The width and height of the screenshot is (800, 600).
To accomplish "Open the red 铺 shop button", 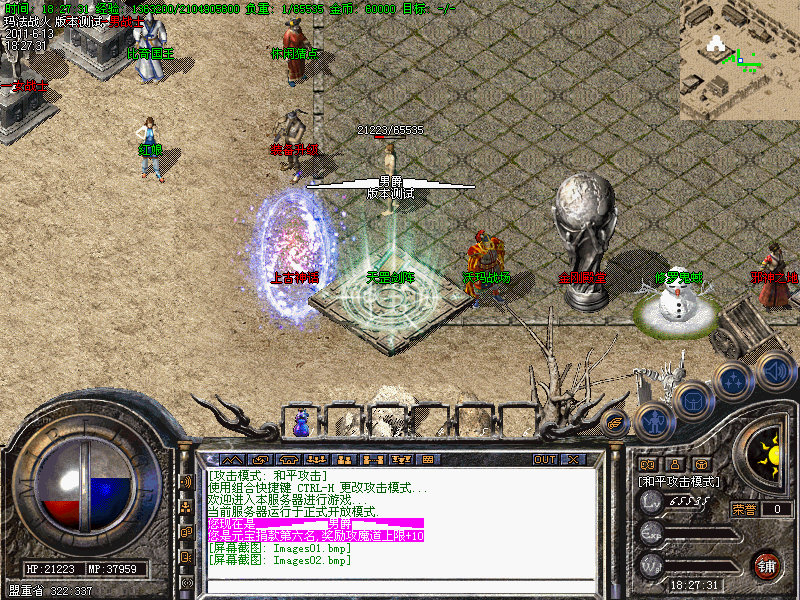I will 766,564.
